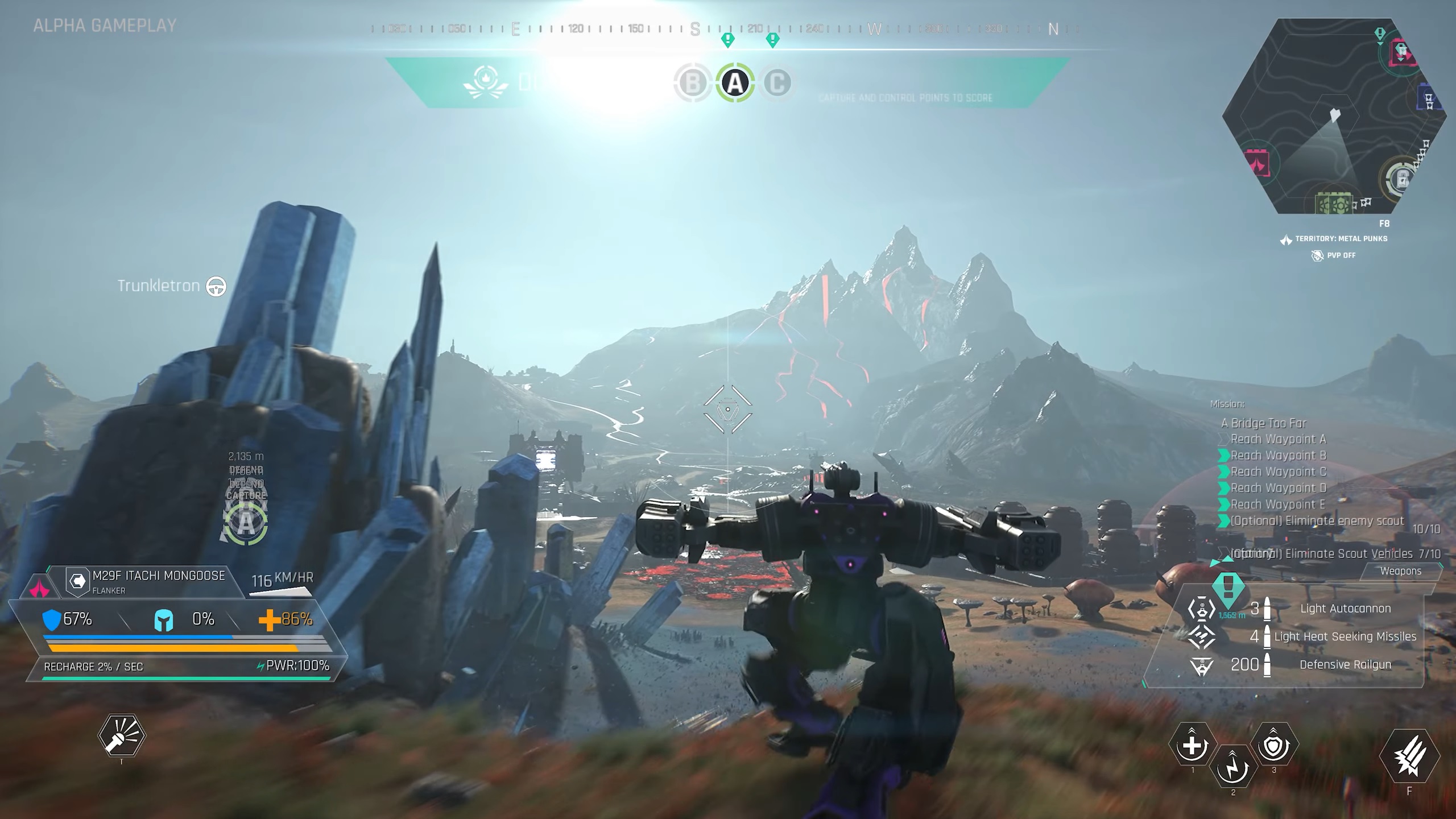The width and height of the screenshot is (1456, 819).
Task: Select control point B in the objective bar
Action: (693, 84)
